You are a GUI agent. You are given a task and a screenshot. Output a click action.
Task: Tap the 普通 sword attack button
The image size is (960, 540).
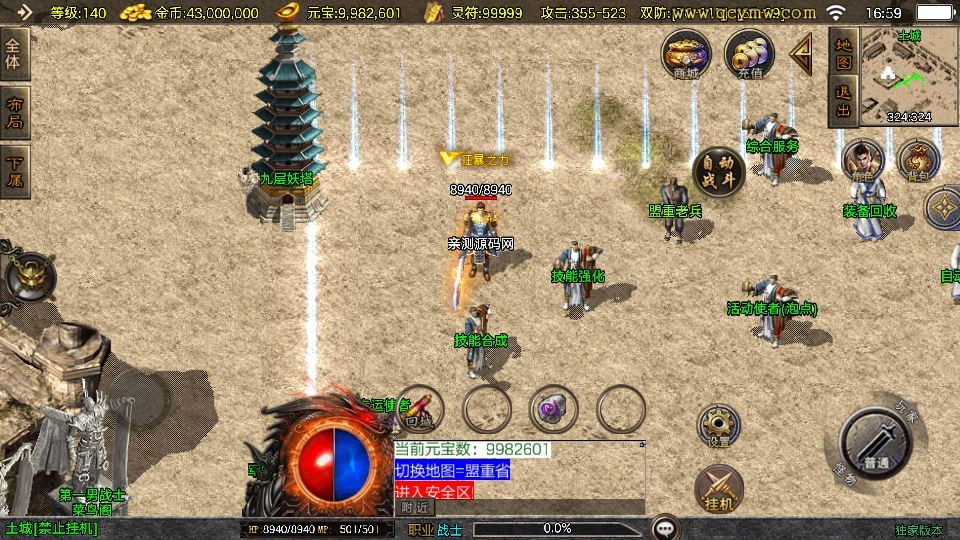pos(875,442)
